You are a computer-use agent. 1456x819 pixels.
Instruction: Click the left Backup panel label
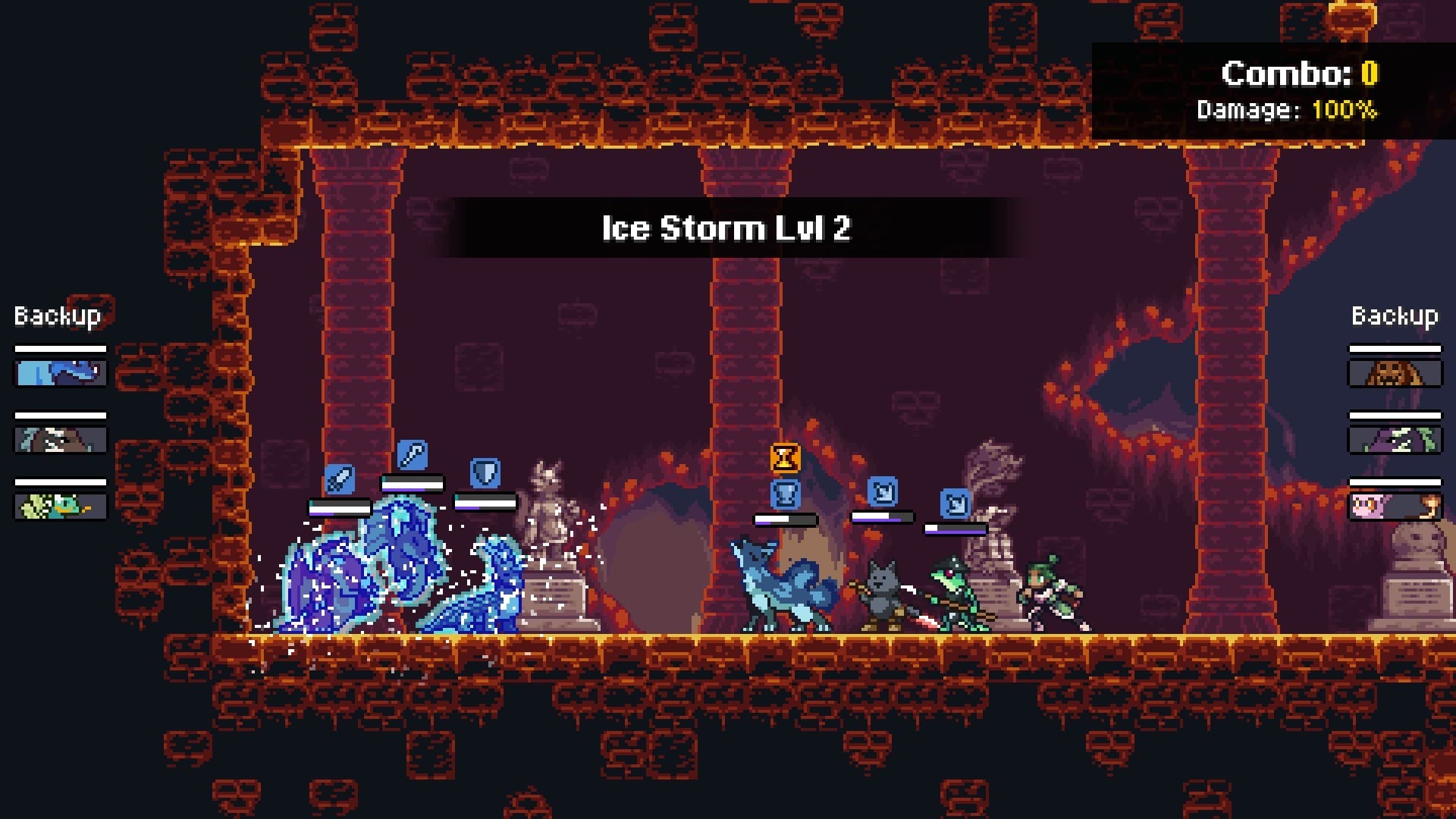click(x=56, y=313)
